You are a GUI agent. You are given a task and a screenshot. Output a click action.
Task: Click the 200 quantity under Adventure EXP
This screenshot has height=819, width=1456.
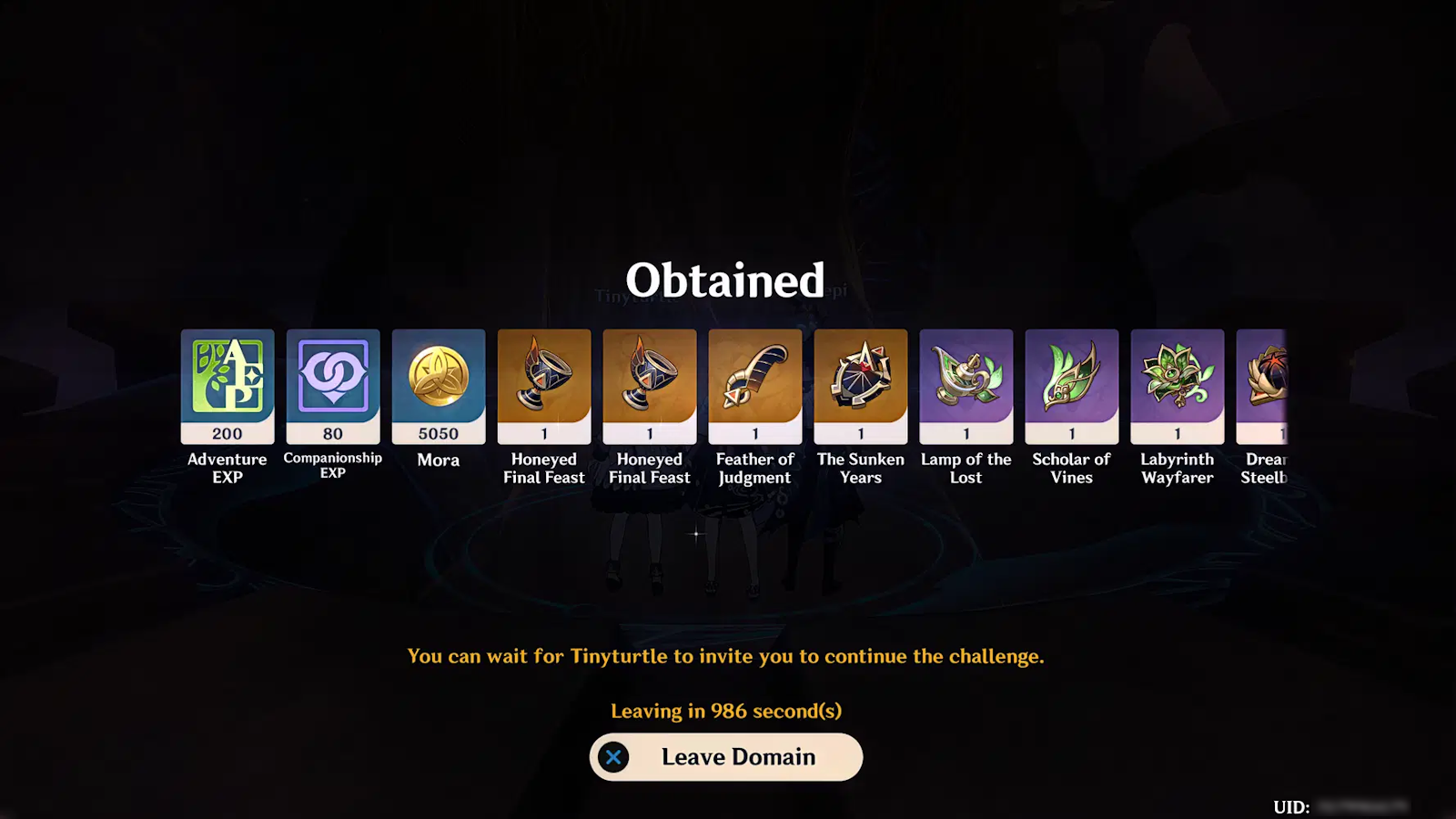pyautogui.click(x=227, y=434)
